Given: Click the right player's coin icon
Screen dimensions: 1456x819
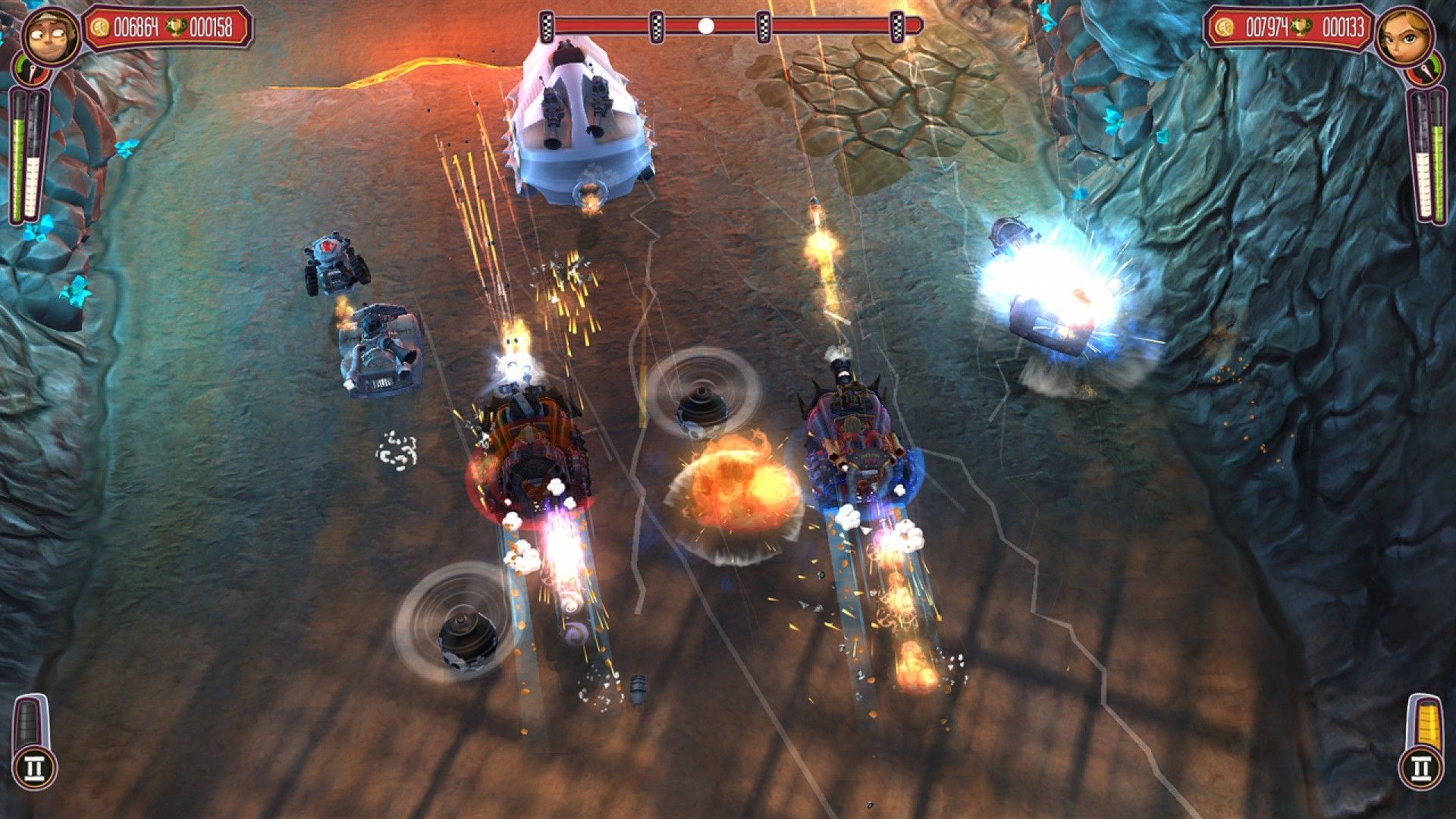Looking at the screenshot, I should pyautogui.click(x=1224, y=28).
